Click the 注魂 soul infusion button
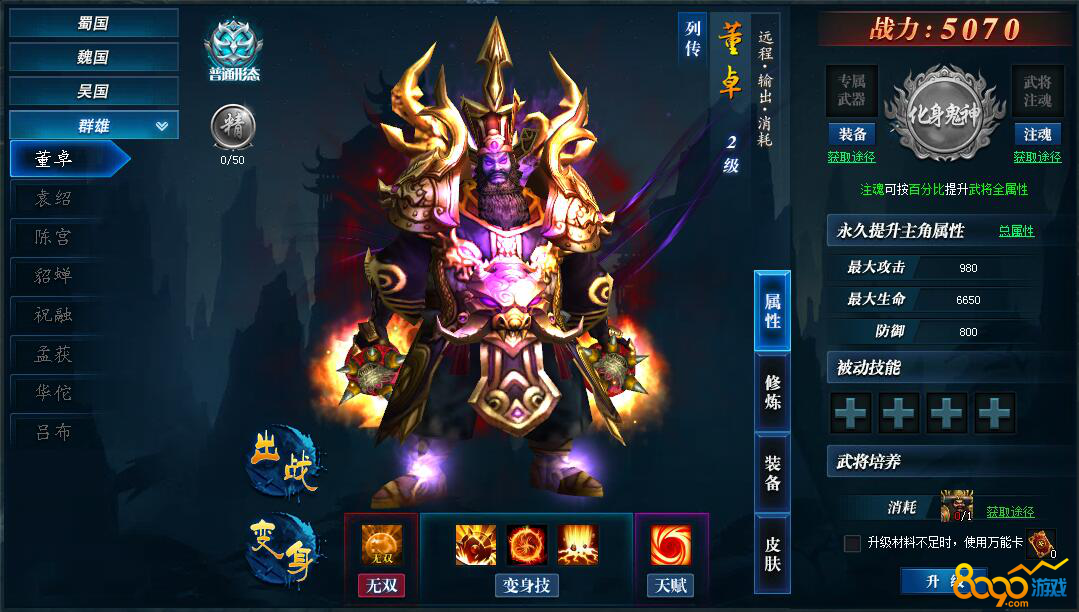 1036,134
